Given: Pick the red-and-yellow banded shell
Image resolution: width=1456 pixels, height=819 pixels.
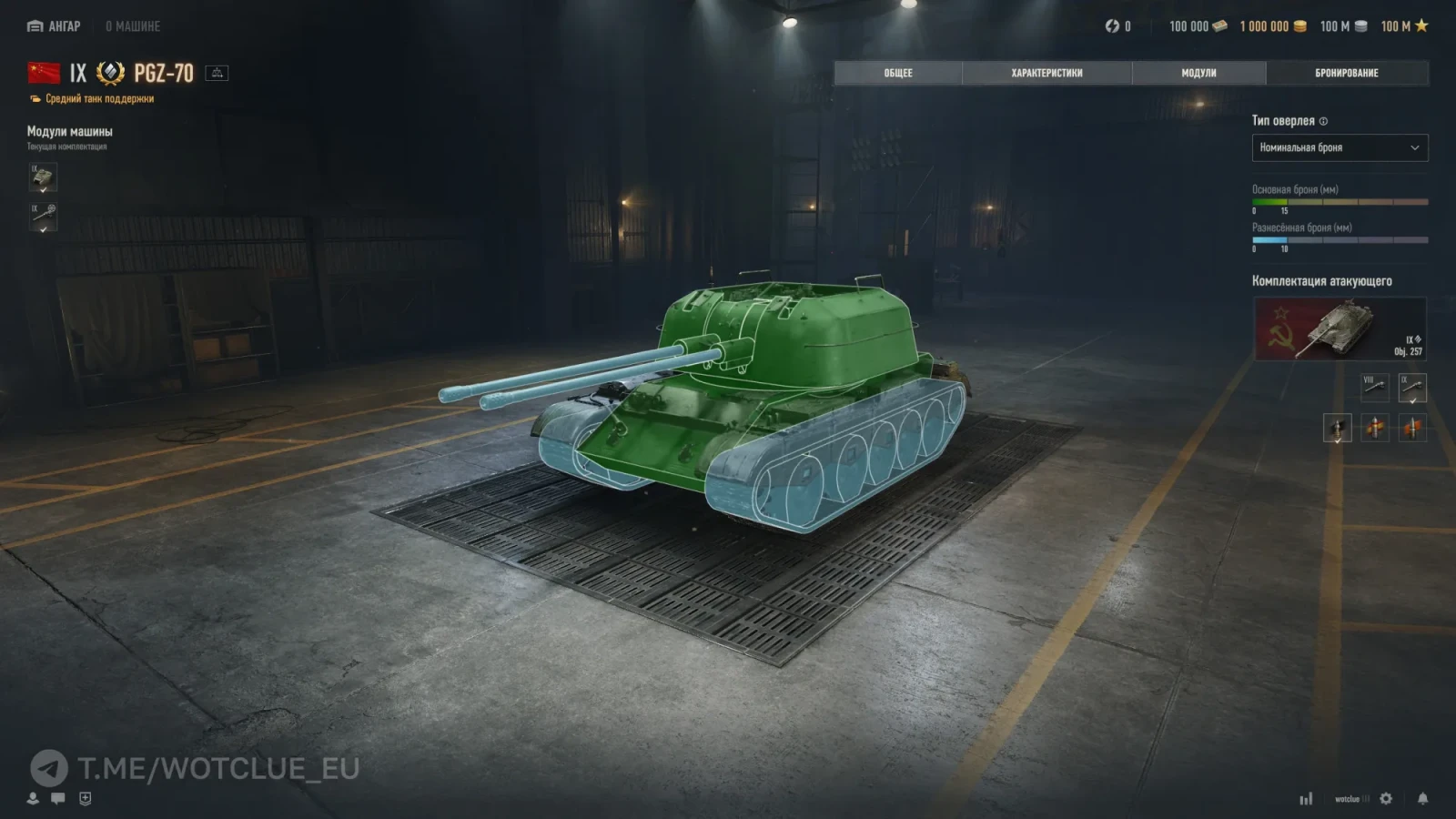Looking at the screenshot, I should (1375, 428).
